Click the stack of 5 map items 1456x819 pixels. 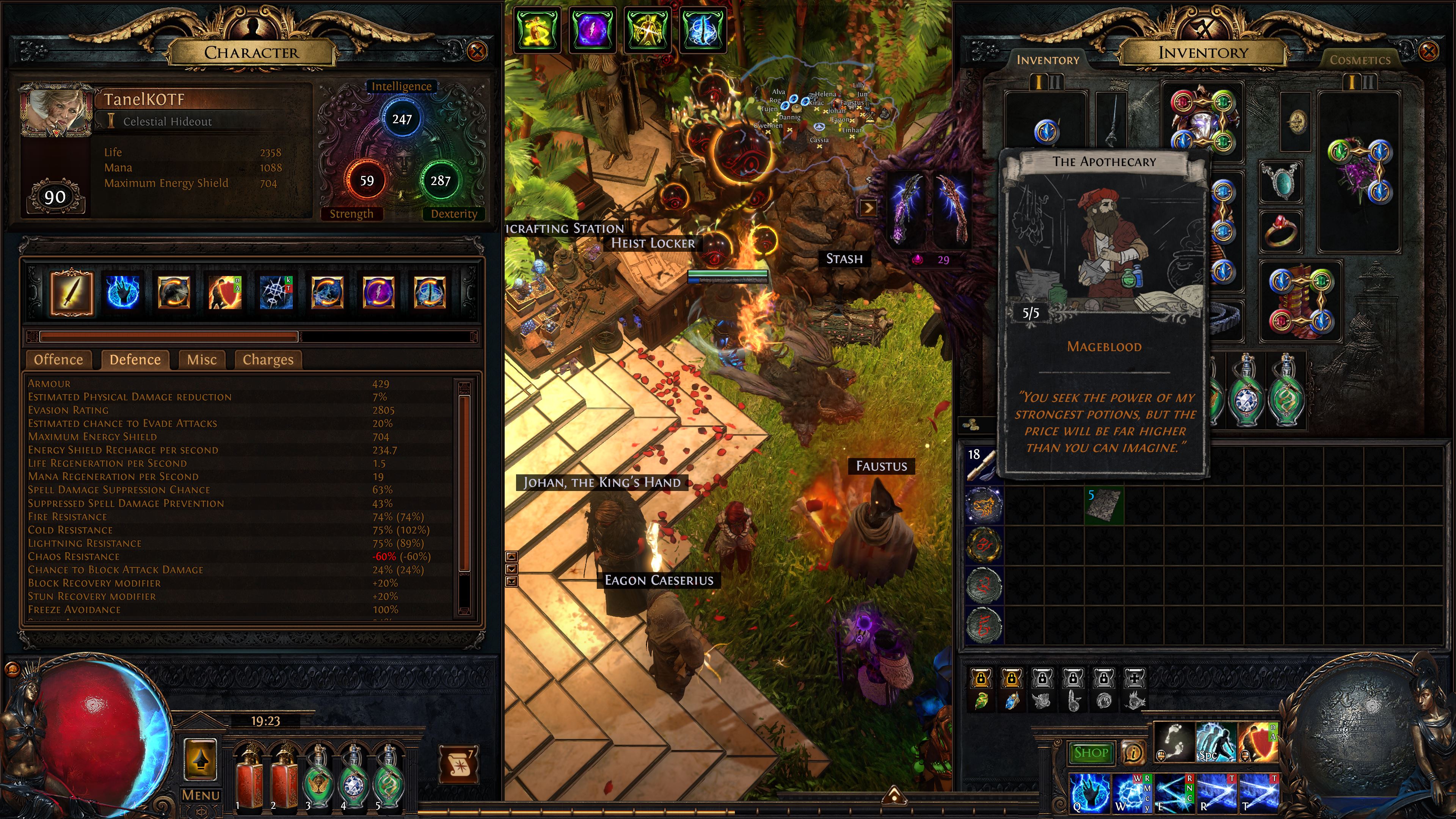click(1103, 505)
